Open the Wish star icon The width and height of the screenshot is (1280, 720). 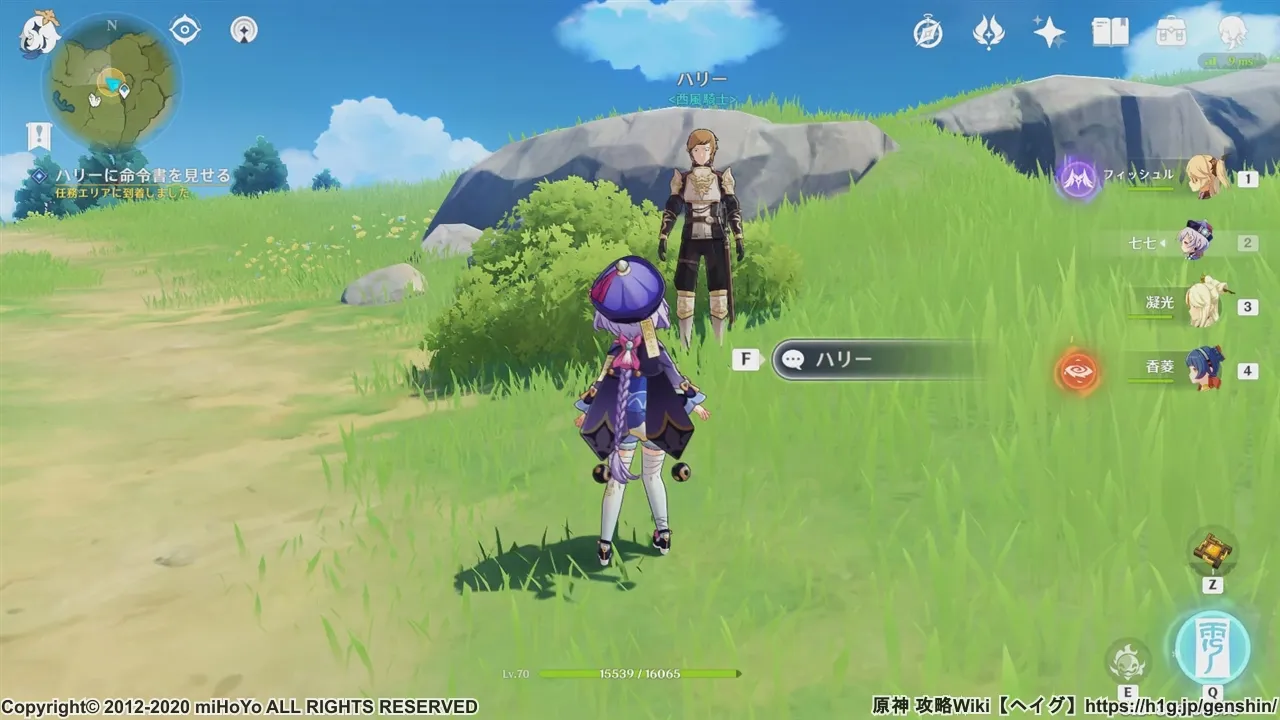pos(1049,33)
